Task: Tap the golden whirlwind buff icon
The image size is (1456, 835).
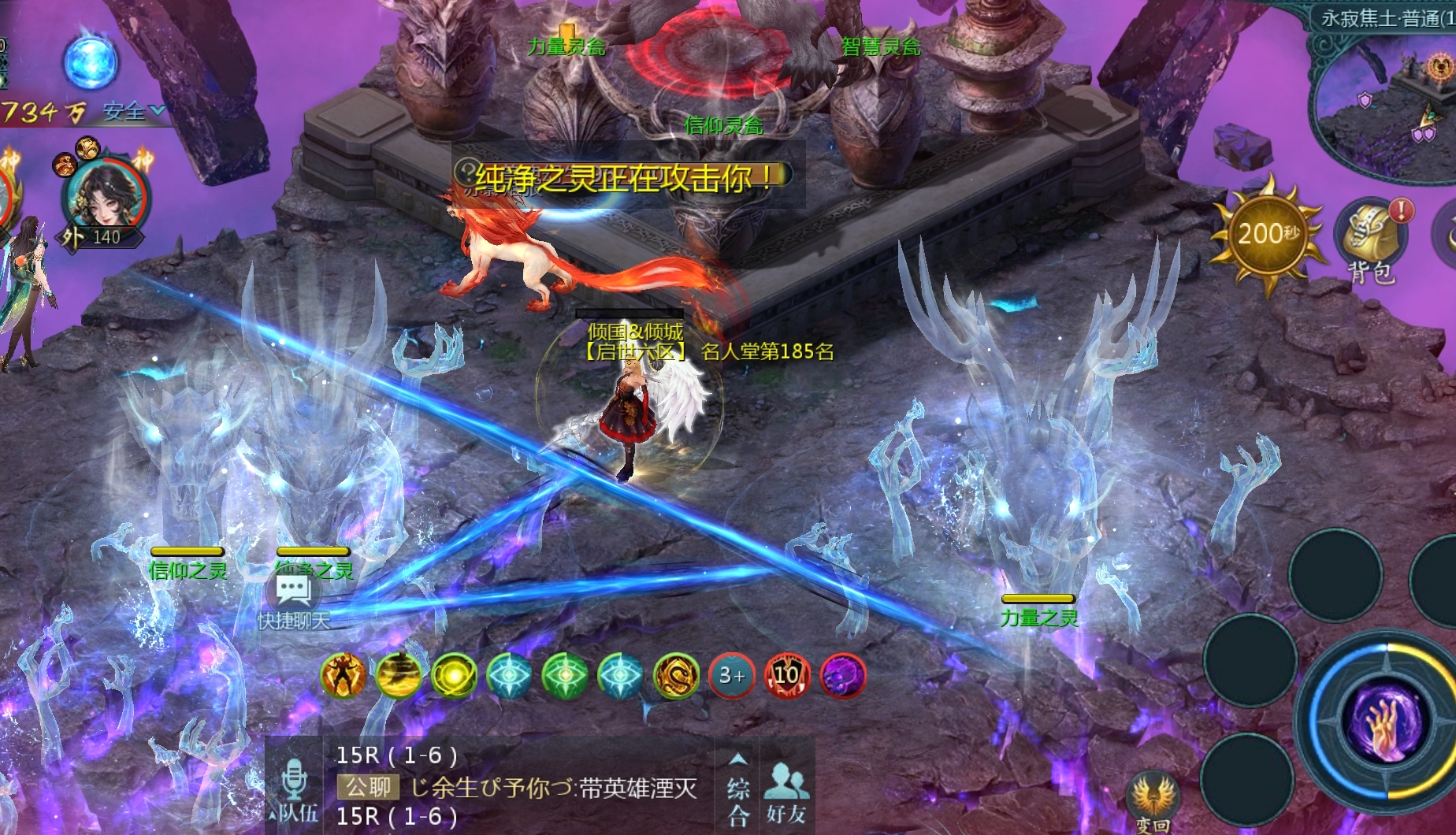Action: [399, 675]
